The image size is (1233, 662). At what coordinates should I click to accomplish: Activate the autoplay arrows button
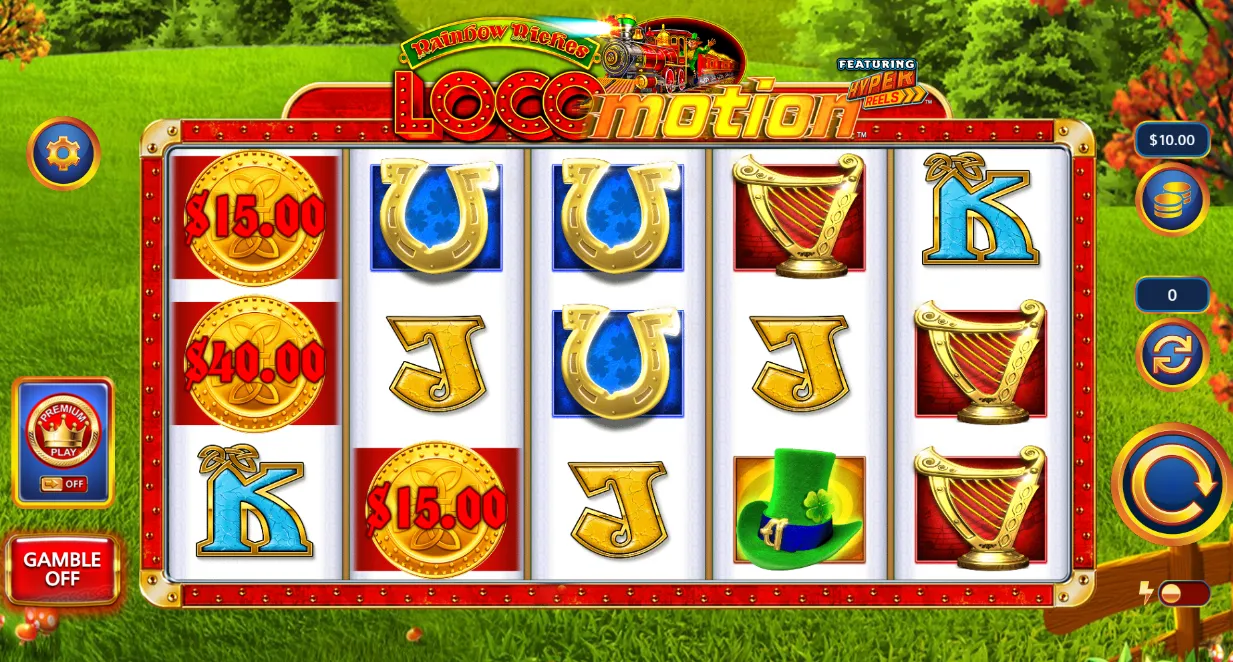tap(1172, 354)
